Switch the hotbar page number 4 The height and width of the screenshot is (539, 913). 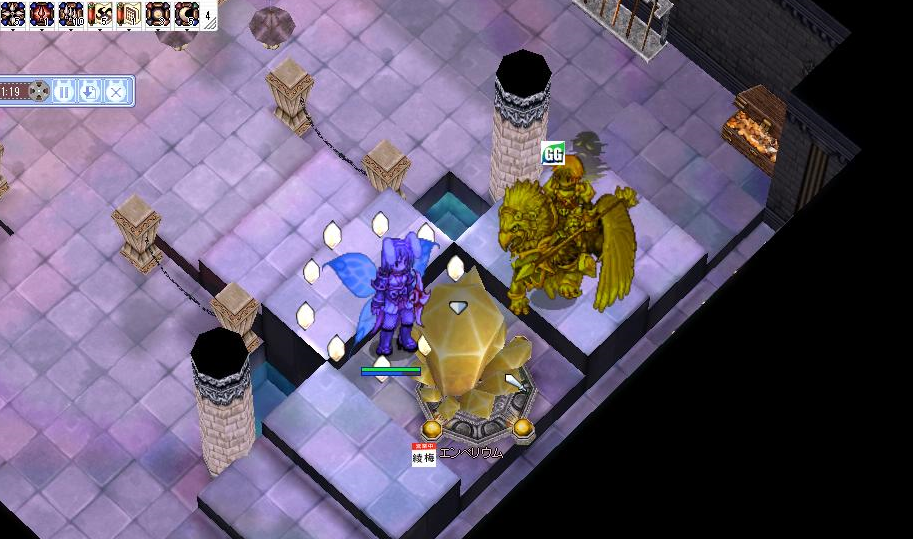tap(208, 16)
